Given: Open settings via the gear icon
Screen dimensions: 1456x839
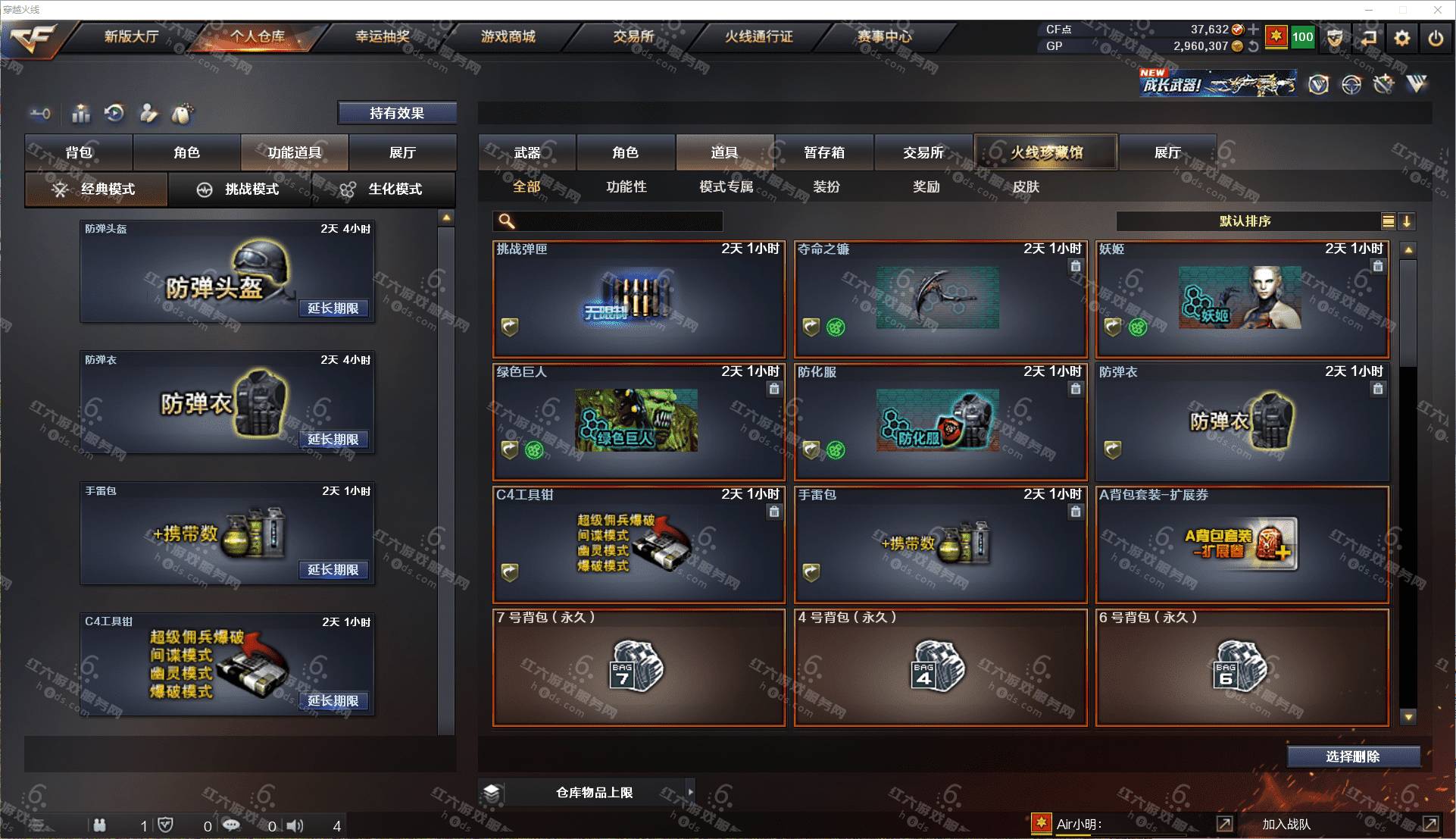Looking at the screenshot, I should (1402, 38).
